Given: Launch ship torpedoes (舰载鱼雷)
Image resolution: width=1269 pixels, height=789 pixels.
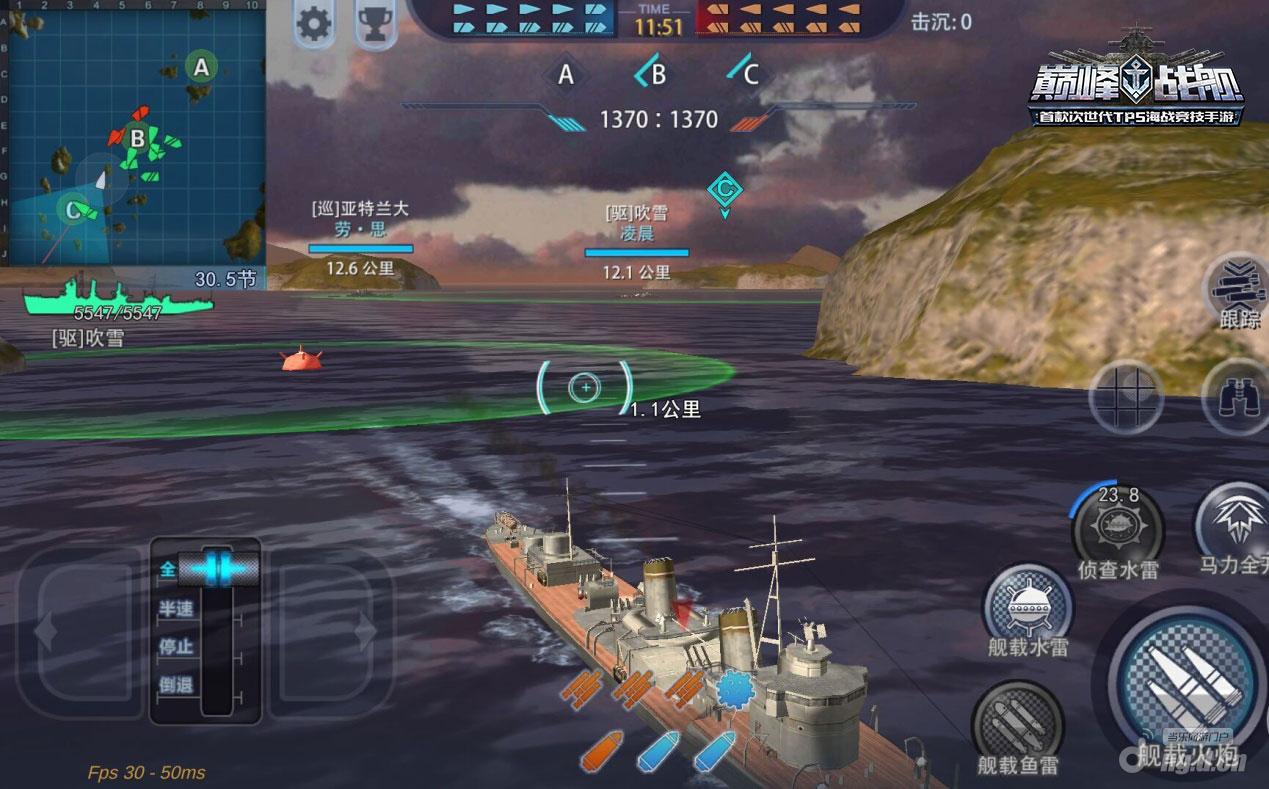Looking at the screenshot, I should click(1017, 722).
